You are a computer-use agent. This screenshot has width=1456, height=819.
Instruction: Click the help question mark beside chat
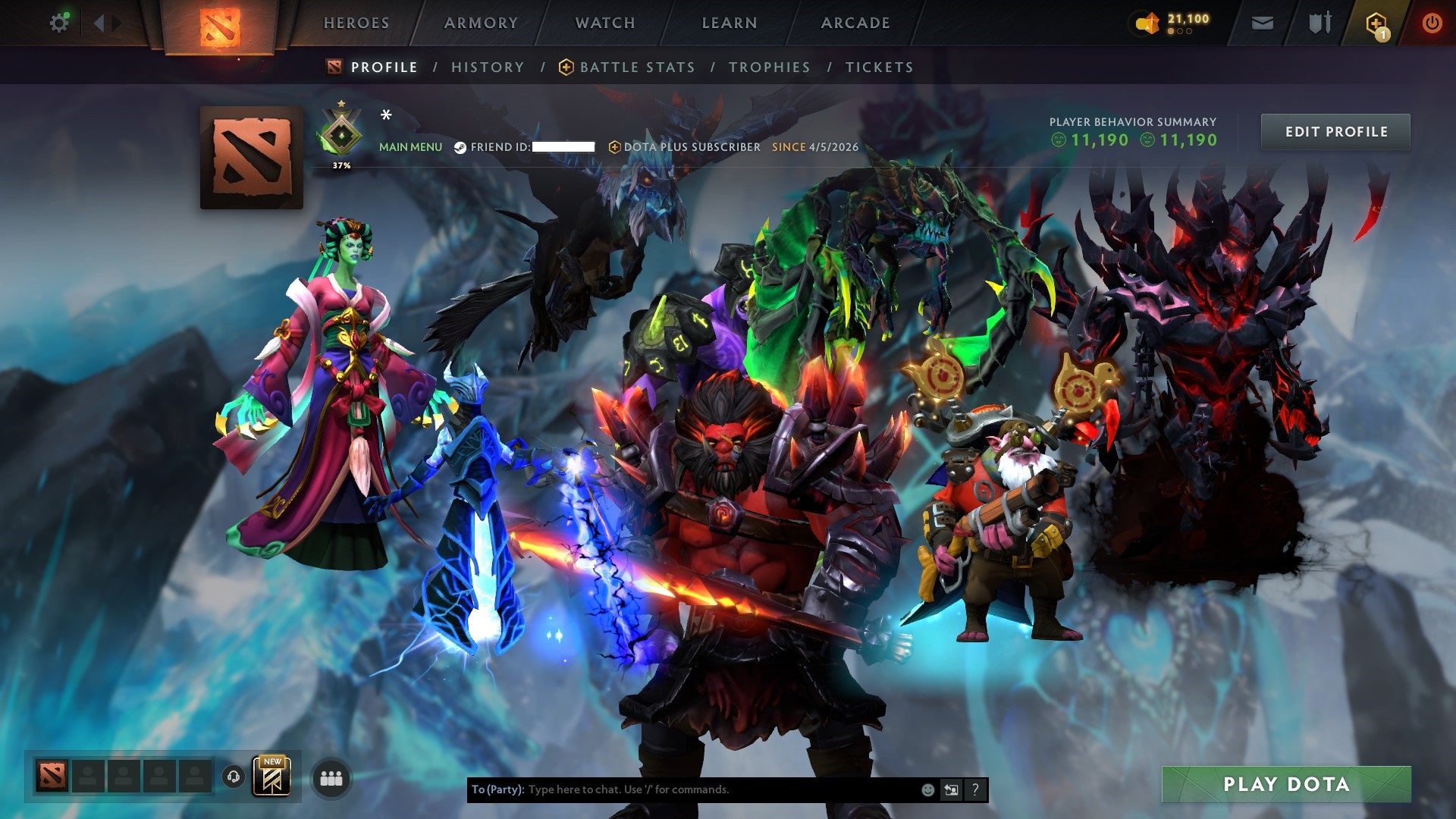974,790
